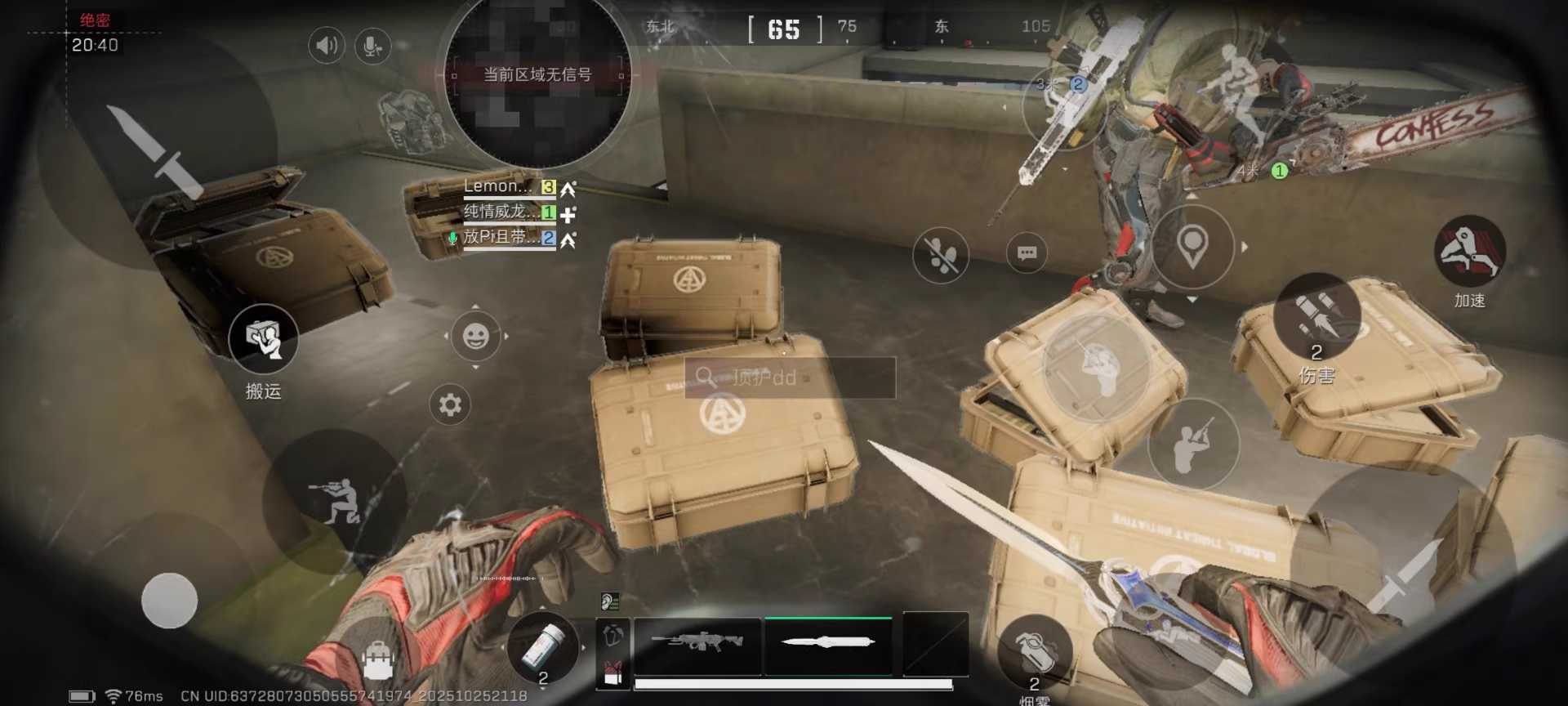Open the gear settings button

click(x=450, y=404)
